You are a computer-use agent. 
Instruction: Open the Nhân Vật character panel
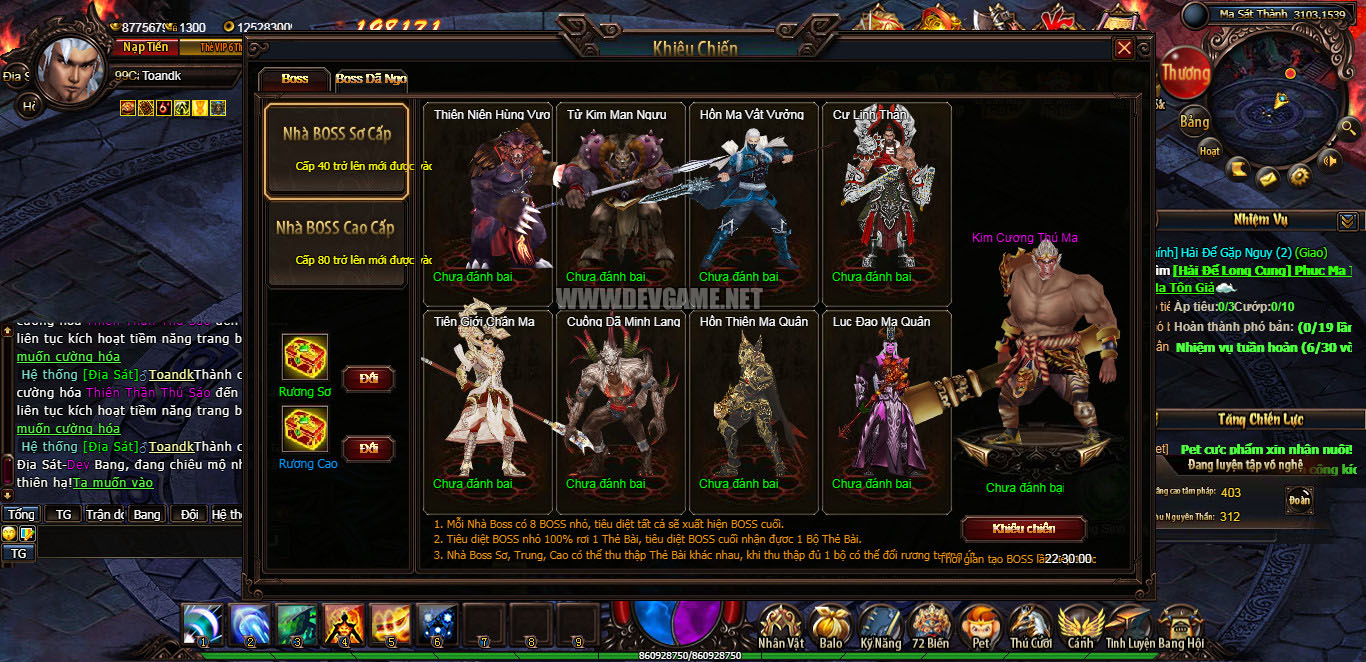pos(781,627)
